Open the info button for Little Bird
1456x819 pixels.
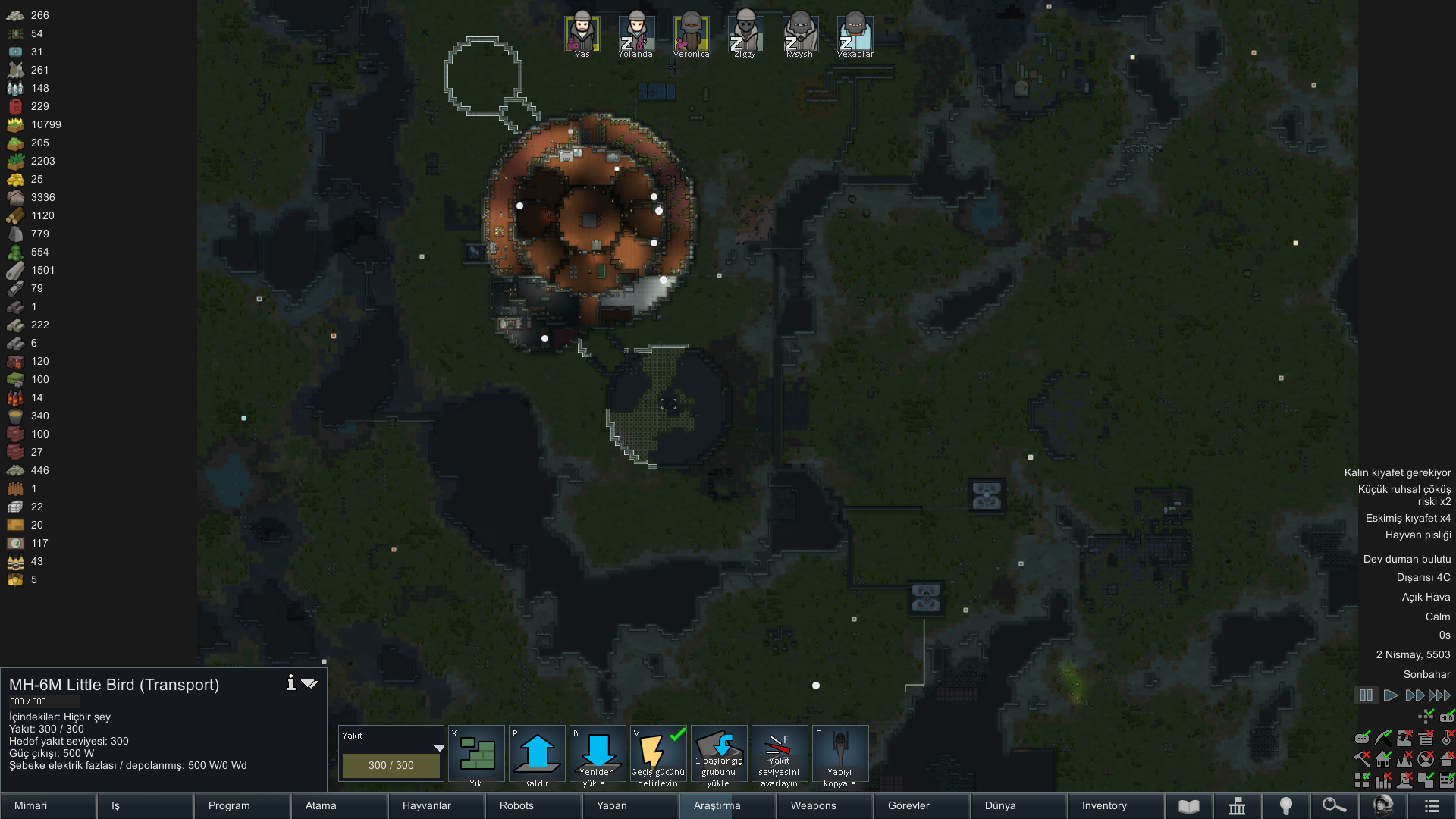[x=290, y=683]
